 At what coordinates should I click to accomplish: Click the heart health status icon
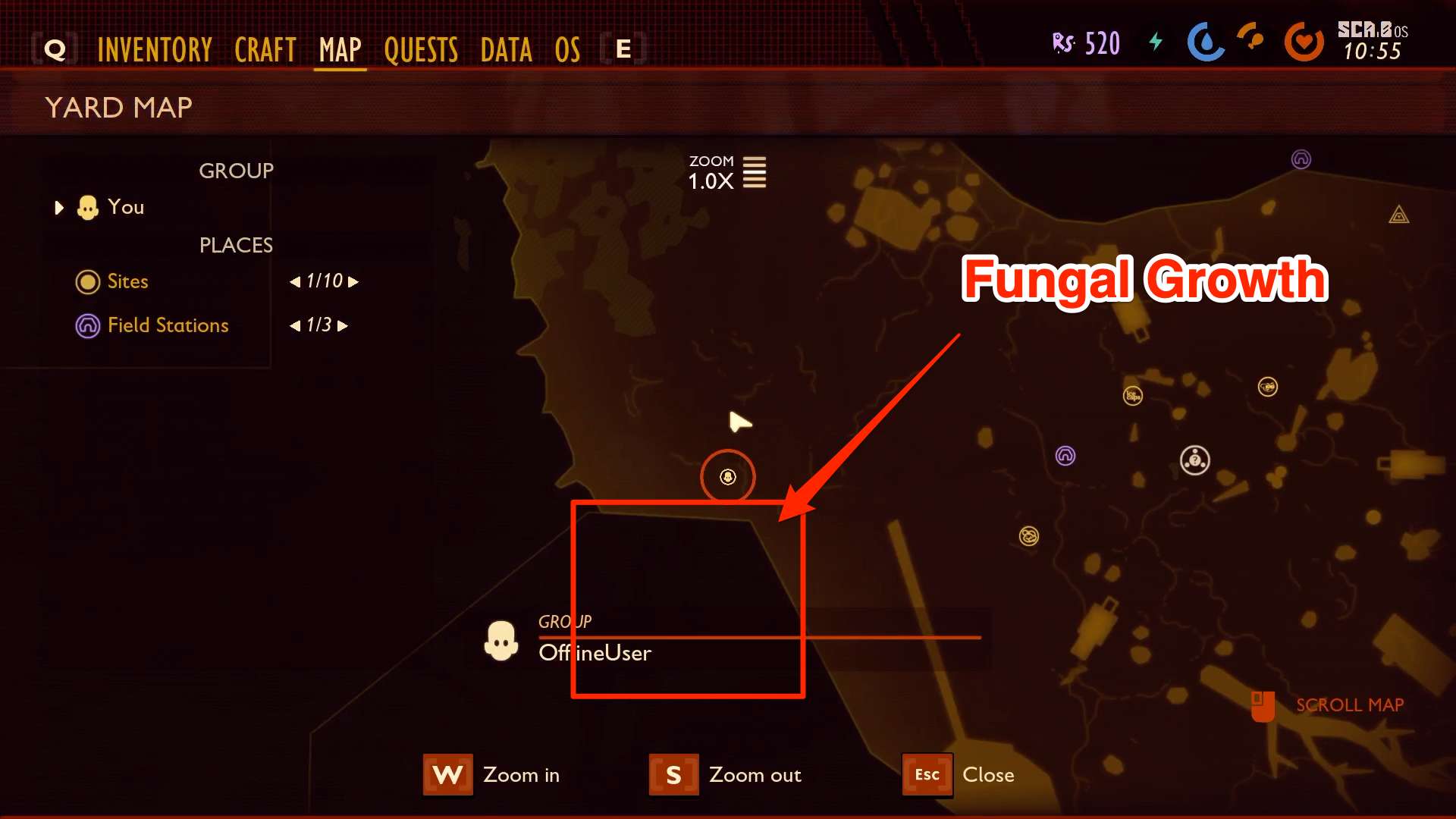(x=1304, y=43)
